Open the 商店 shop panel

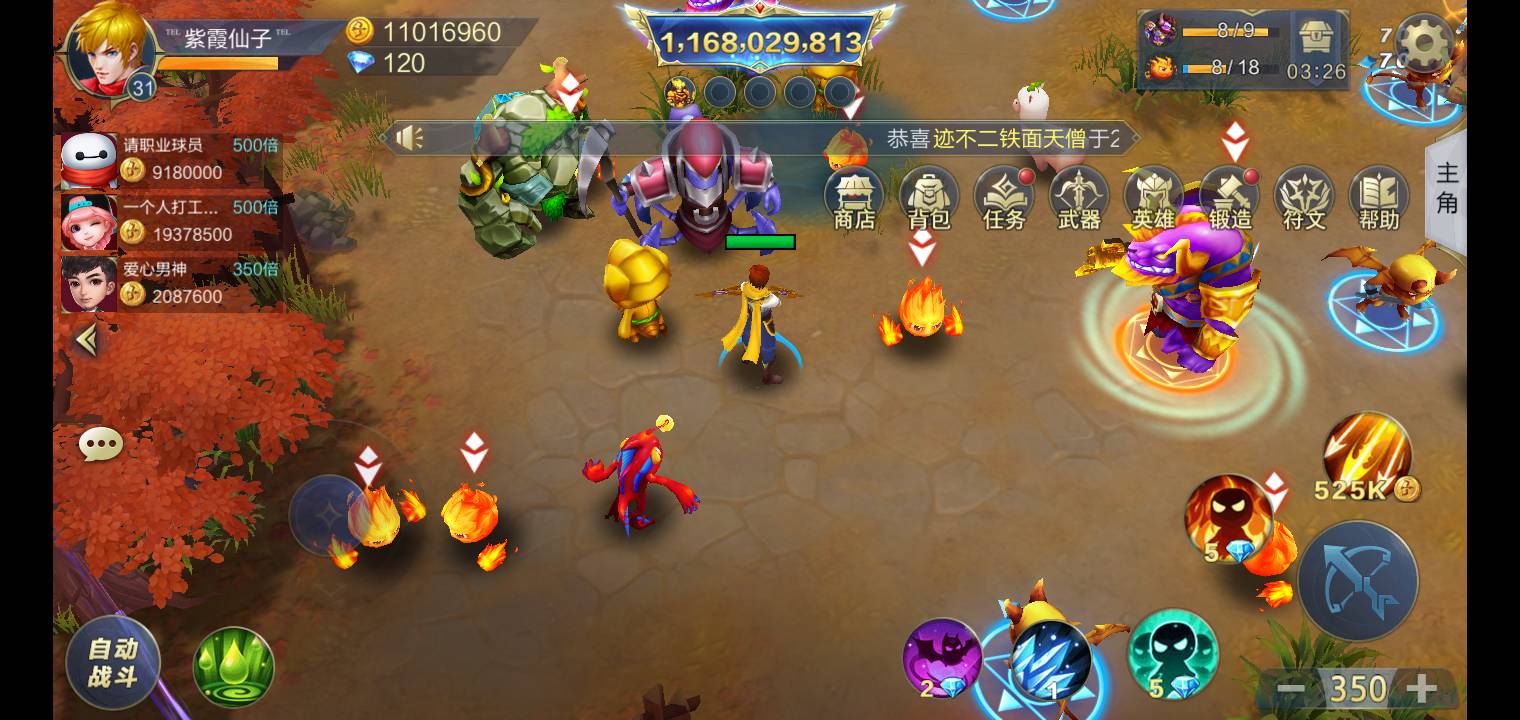[x=855, y=198]
